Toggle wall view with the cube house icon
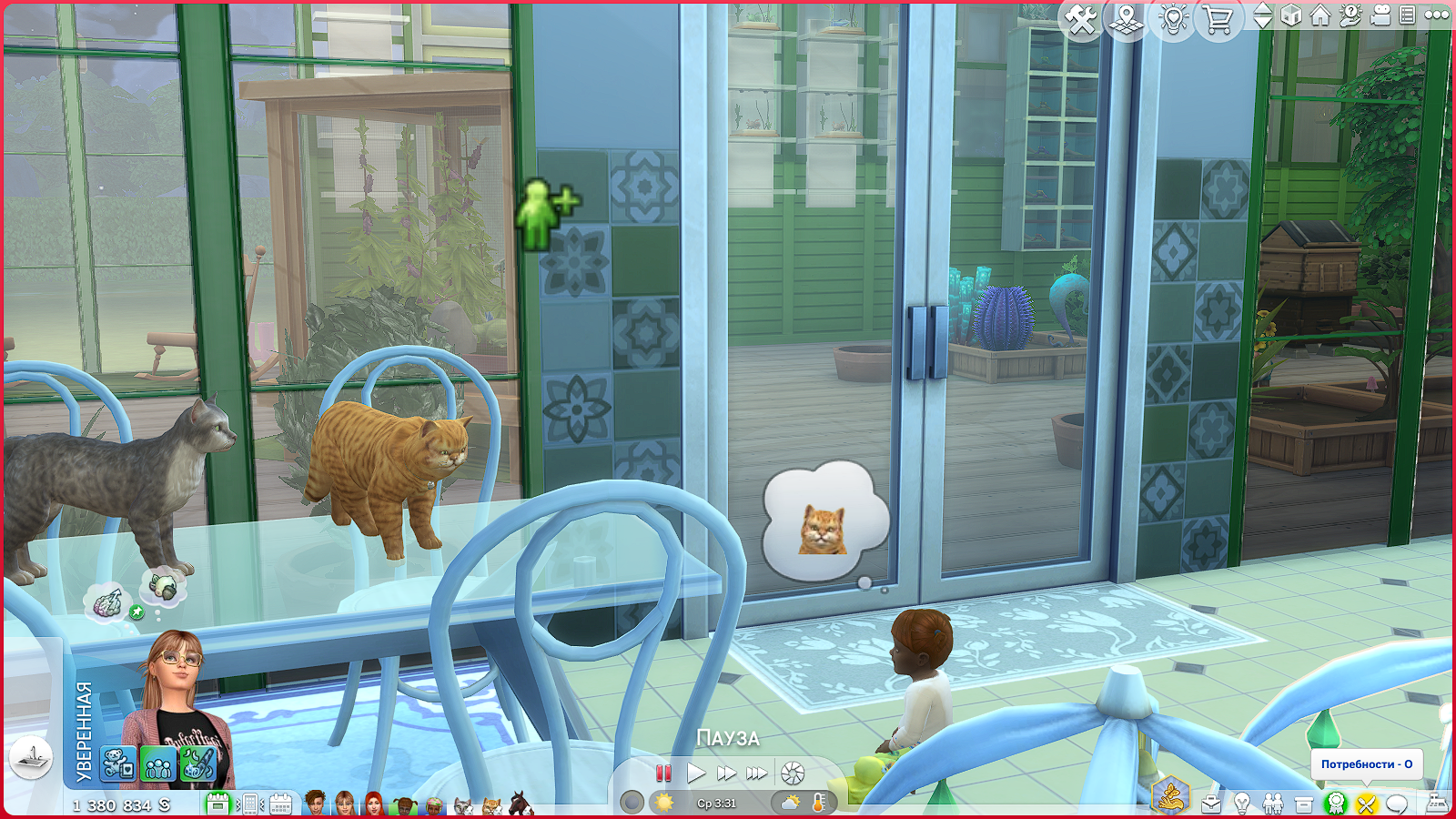This screenshot has height=819, width=1456. (x=1291, y=15)
